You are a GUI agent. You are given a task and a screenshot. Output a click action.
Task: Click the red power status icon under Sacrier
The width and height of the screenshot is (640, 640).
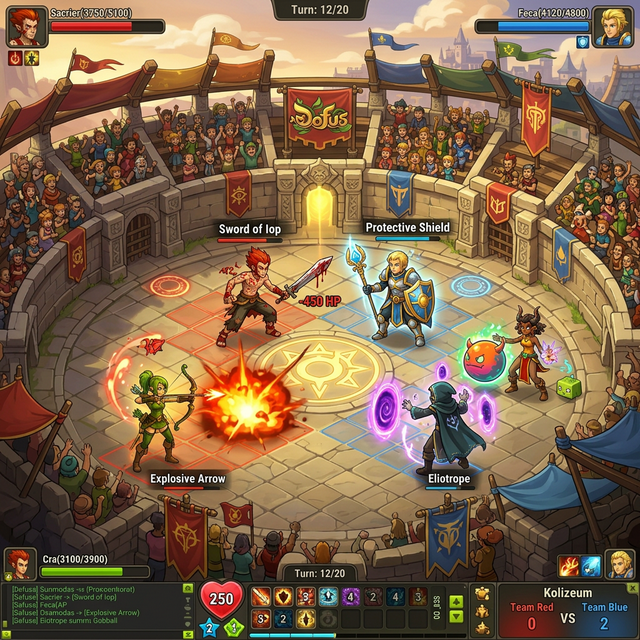(15, 58)
